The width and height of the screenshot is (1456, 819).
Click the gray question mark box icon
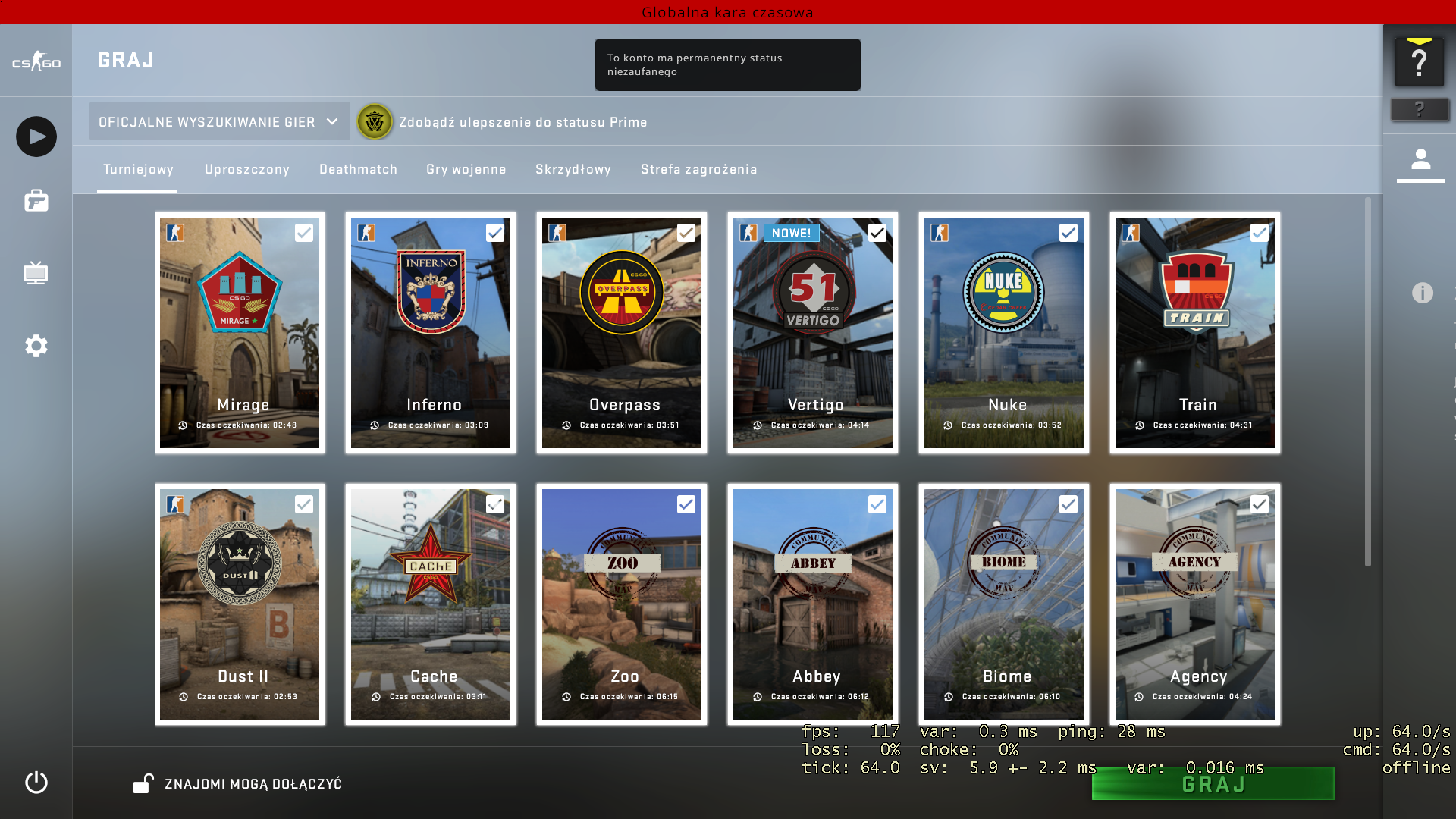coord(1420,109)
